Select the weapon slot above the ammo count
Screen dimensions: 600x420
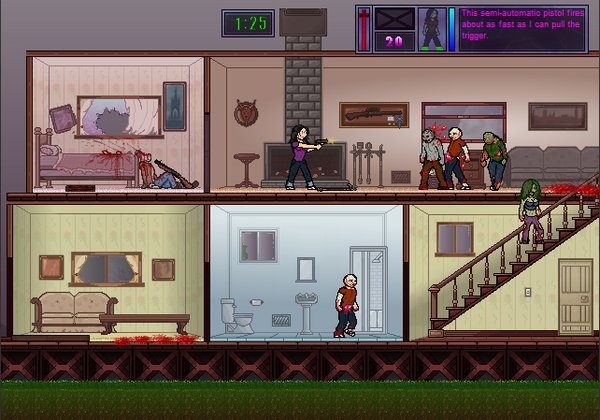393,20
